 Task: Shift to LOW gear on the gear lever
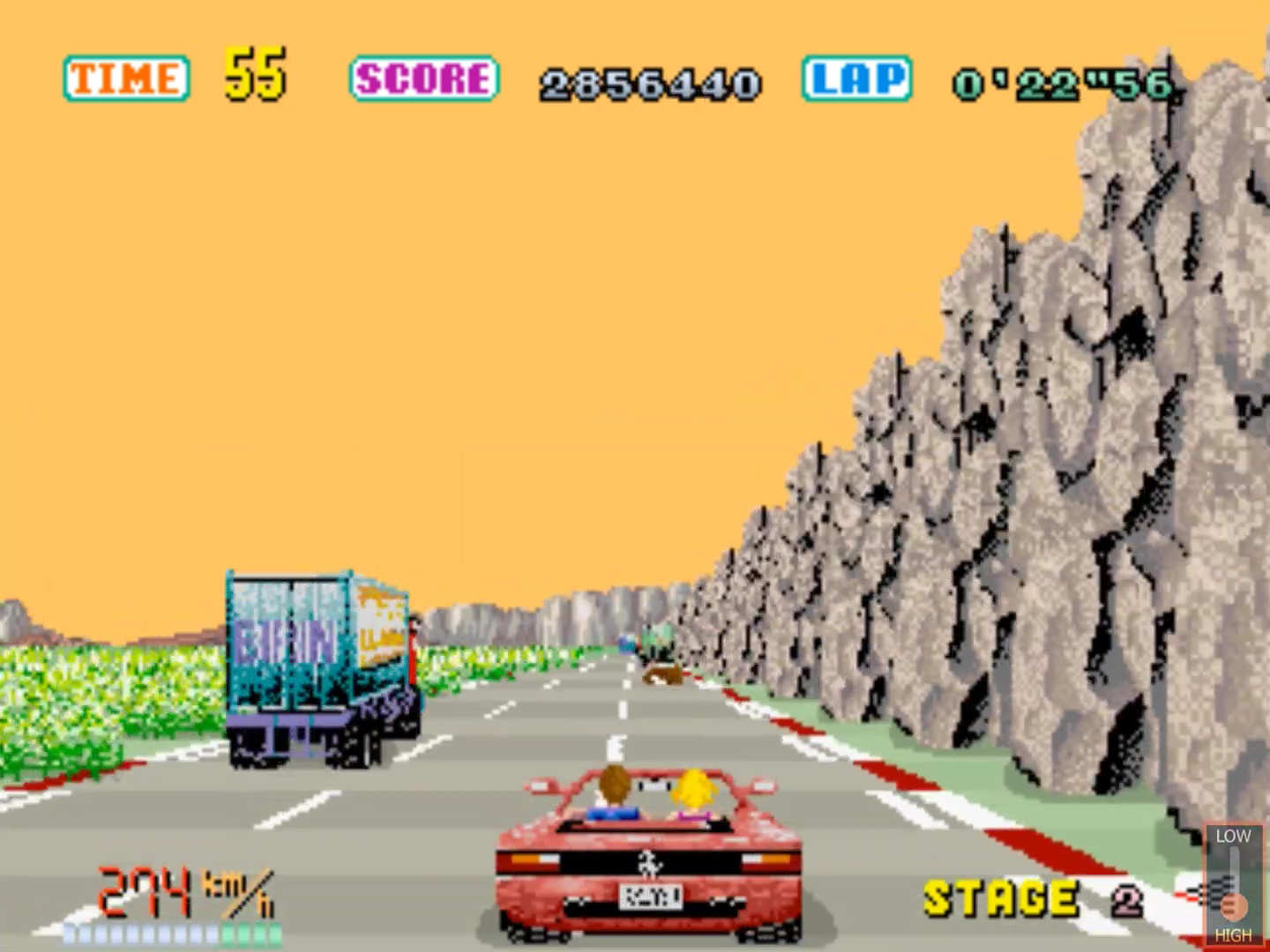(x=1233, y=836)
